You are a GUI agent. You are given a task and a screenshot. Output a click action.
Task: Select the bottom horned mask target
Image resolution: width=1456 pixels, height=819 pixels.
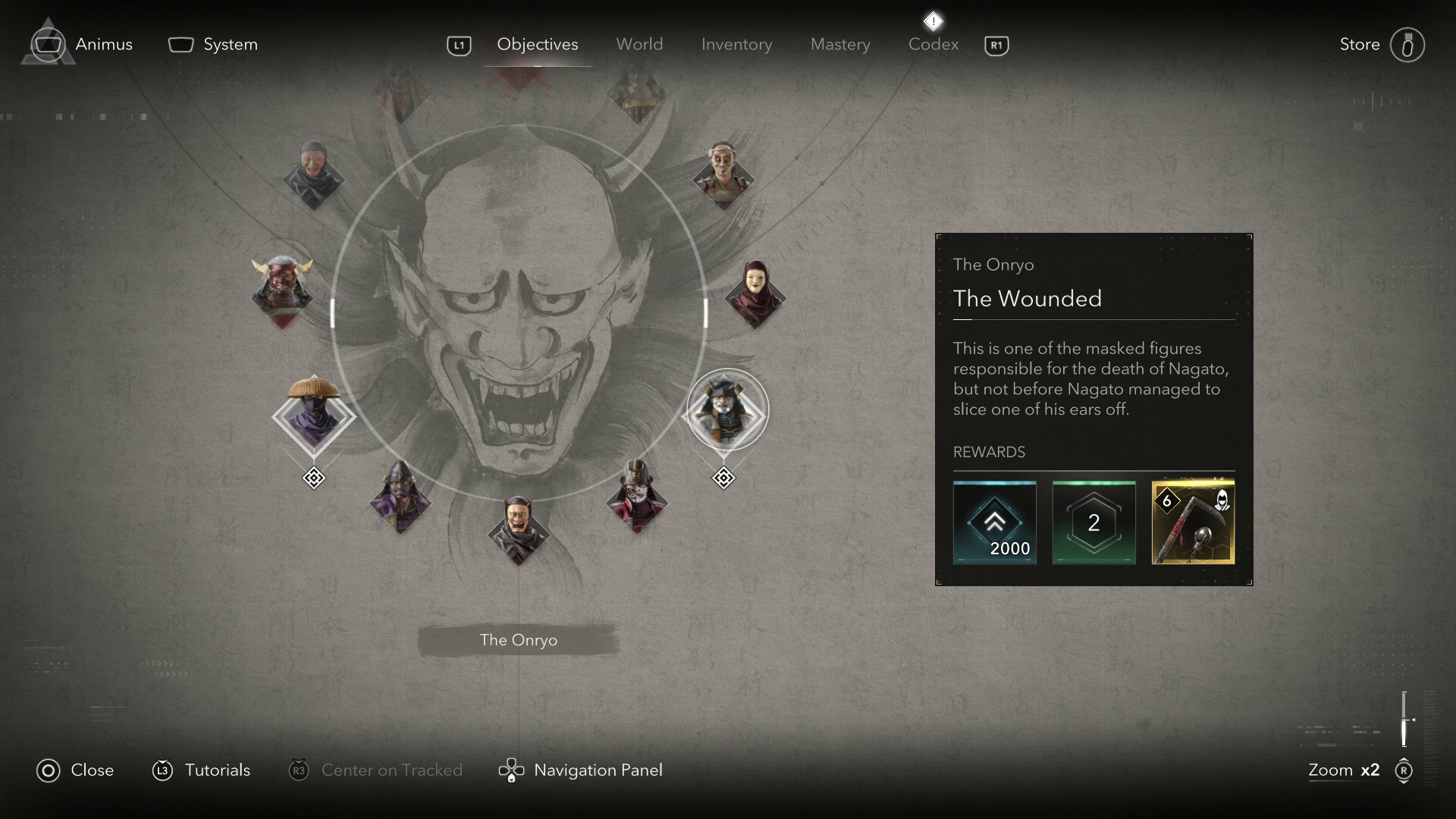pyautogui.click(x=518, y=529)
